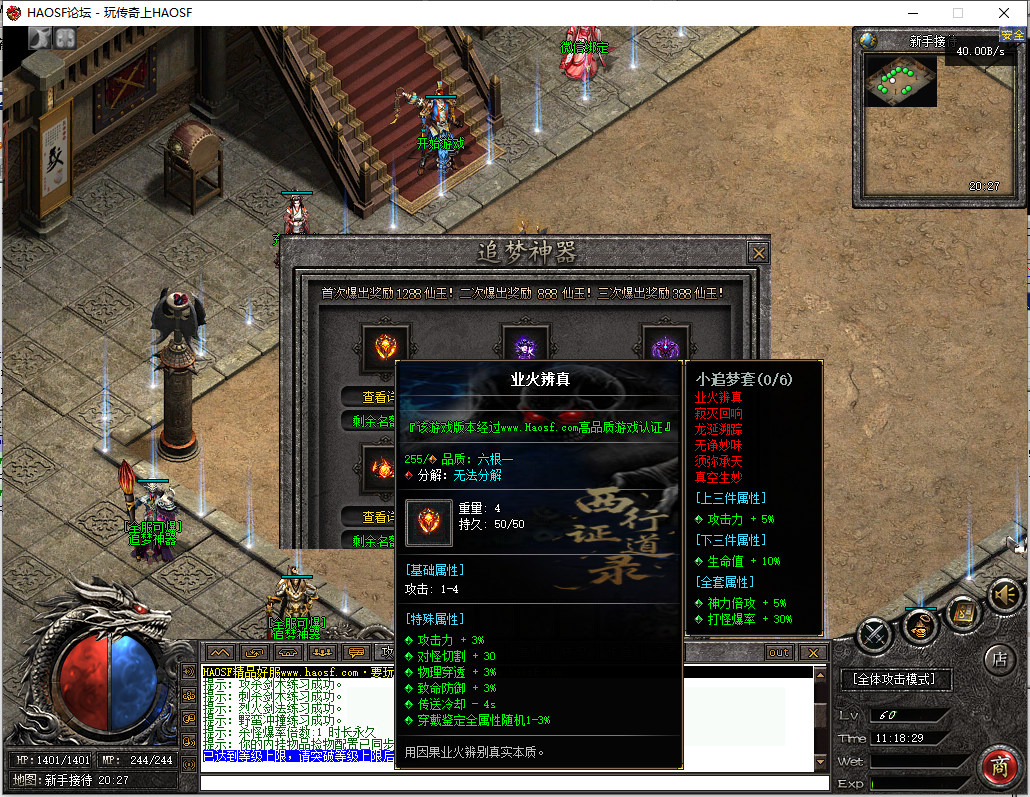Open the red 商 mall button
Viewport: 1030px width, 797px height.
tap(997, 767)
